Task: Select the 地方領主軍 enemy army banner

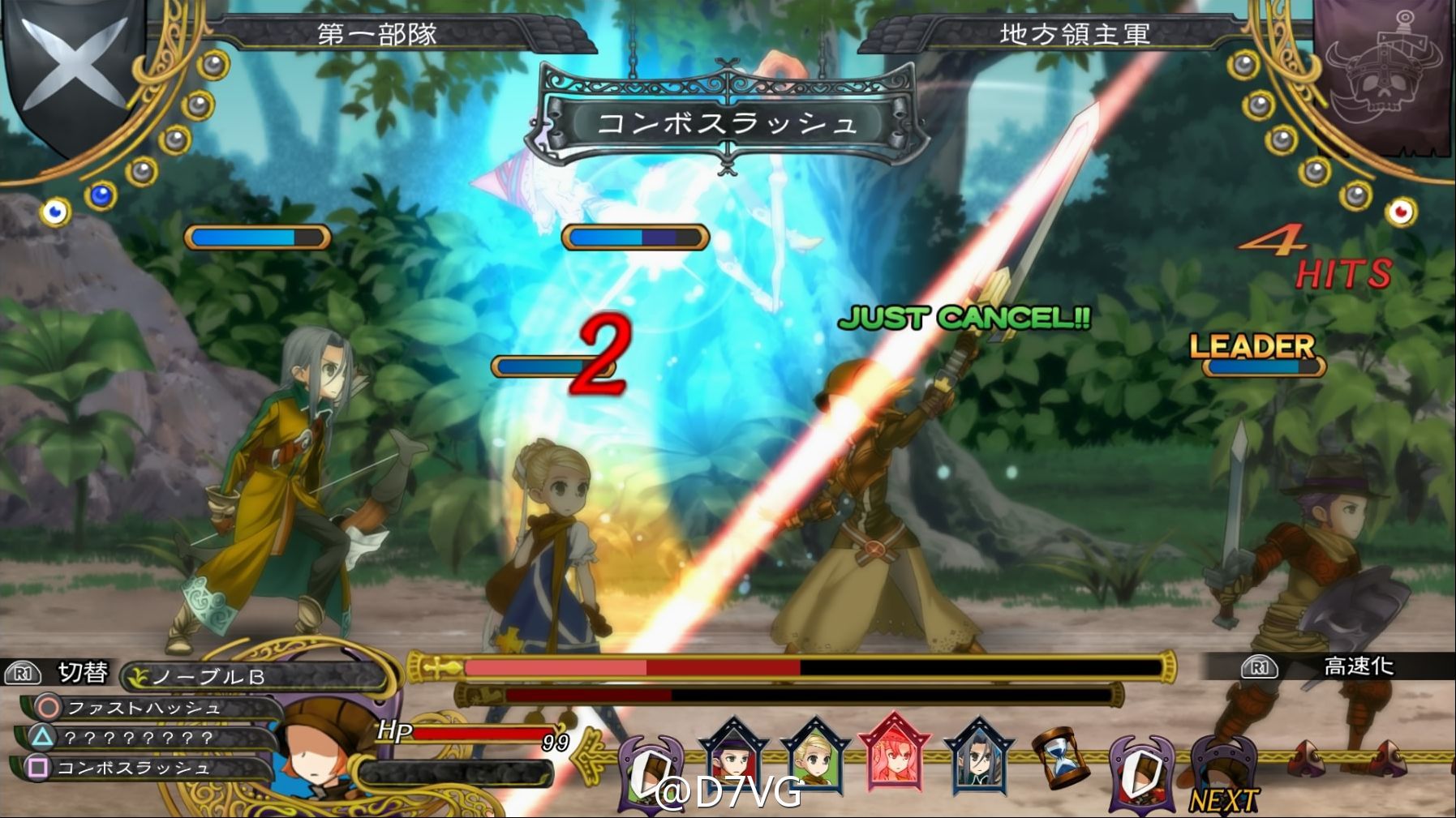Action: (x=1075, y=34)
